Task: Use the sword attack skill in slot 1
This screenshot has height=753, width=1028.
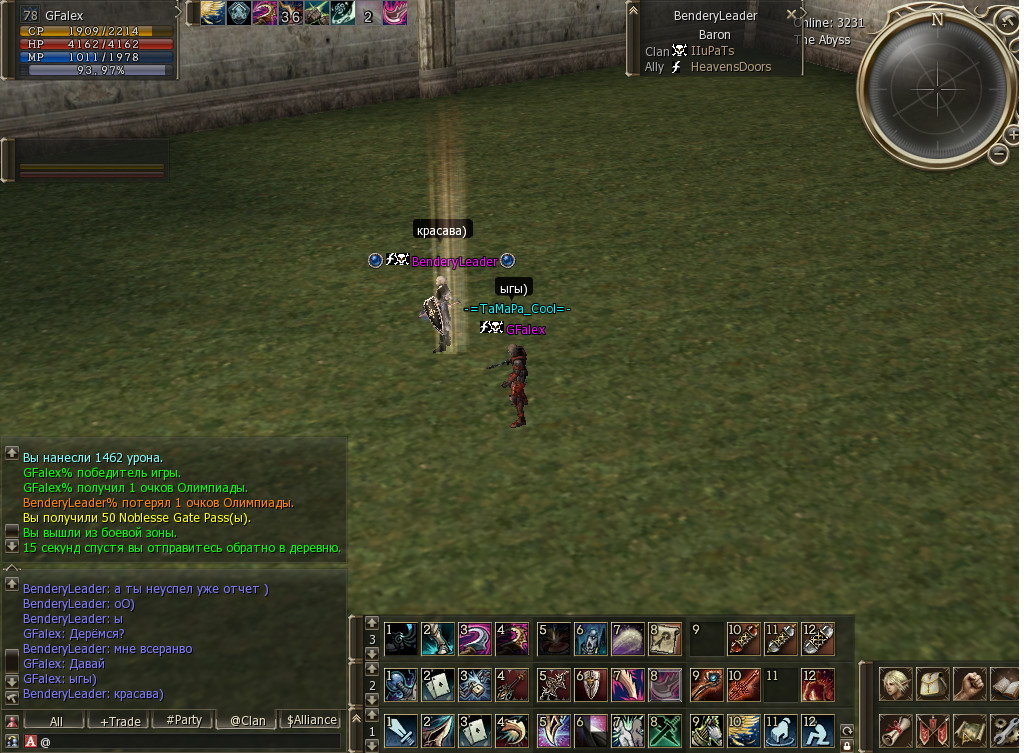Action: click(401, 731)
